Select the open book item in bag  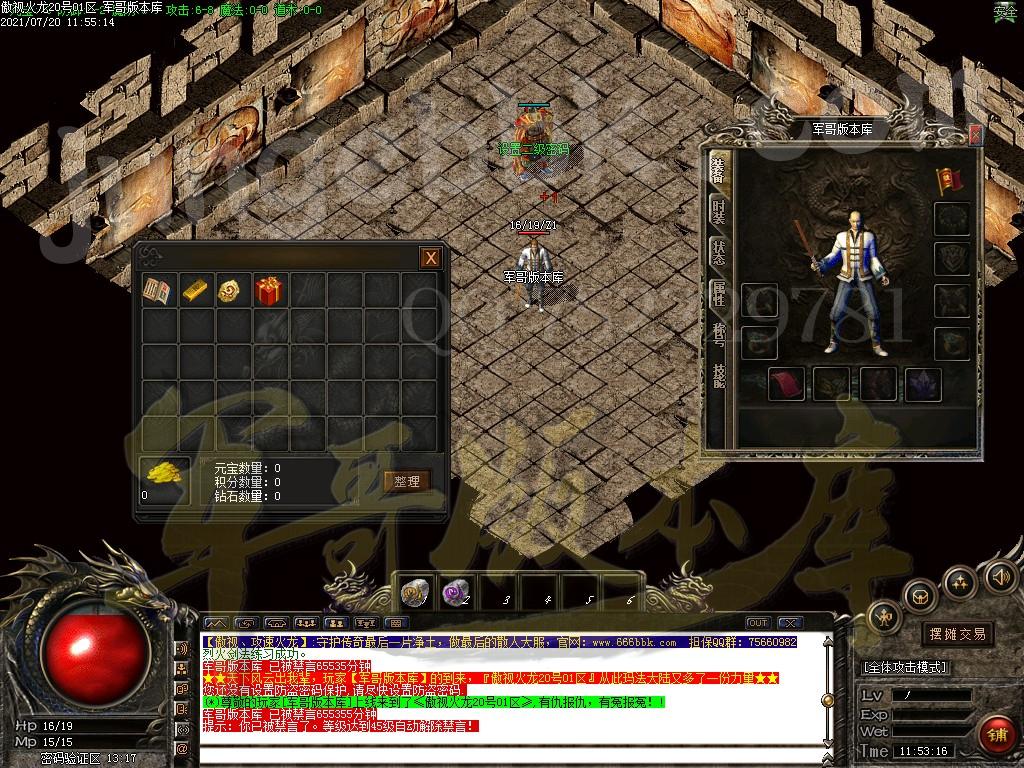[160, 291]
